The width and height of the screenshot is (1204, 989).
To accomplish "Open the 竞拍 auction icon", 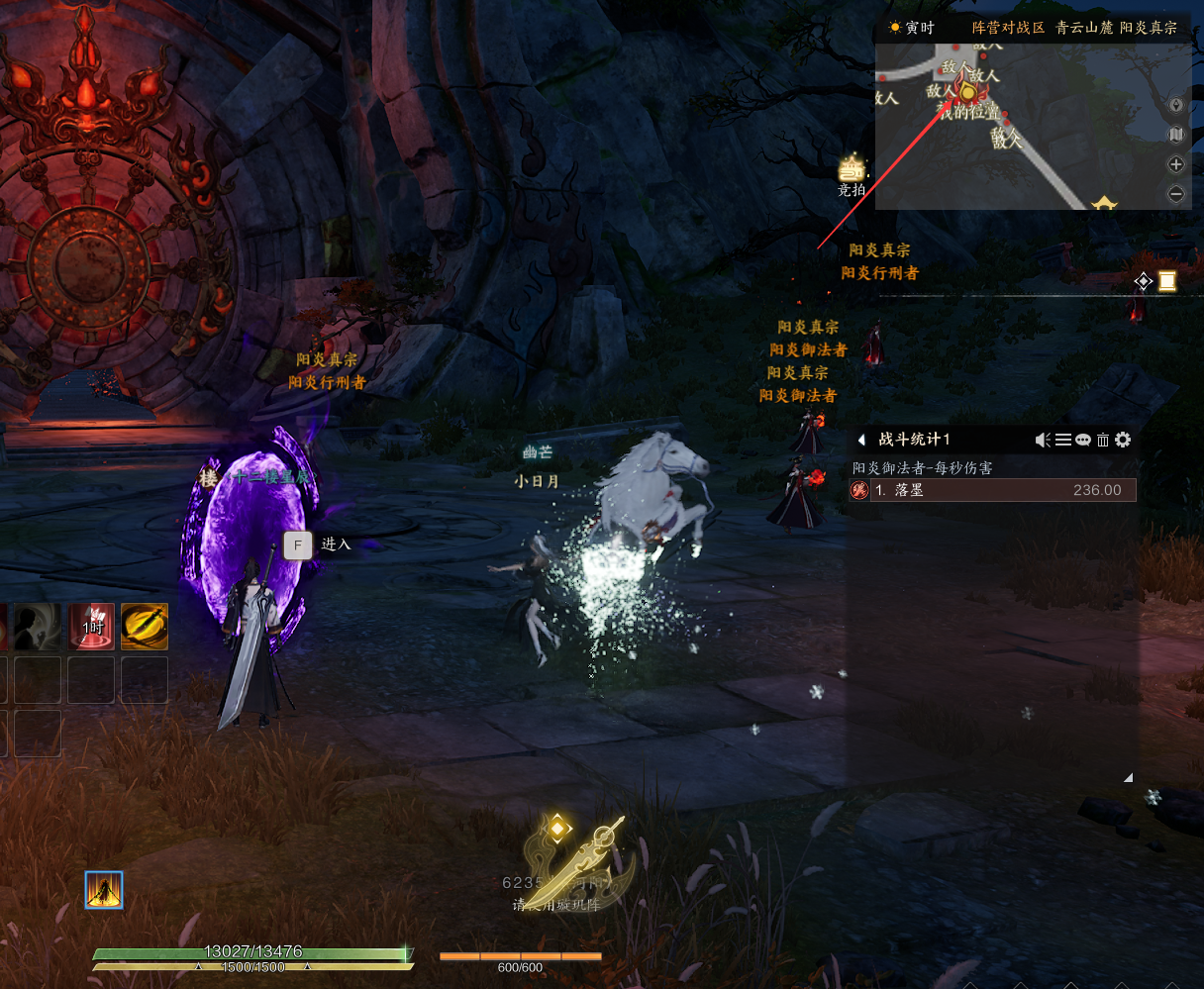I will click(x=852, y=170).
